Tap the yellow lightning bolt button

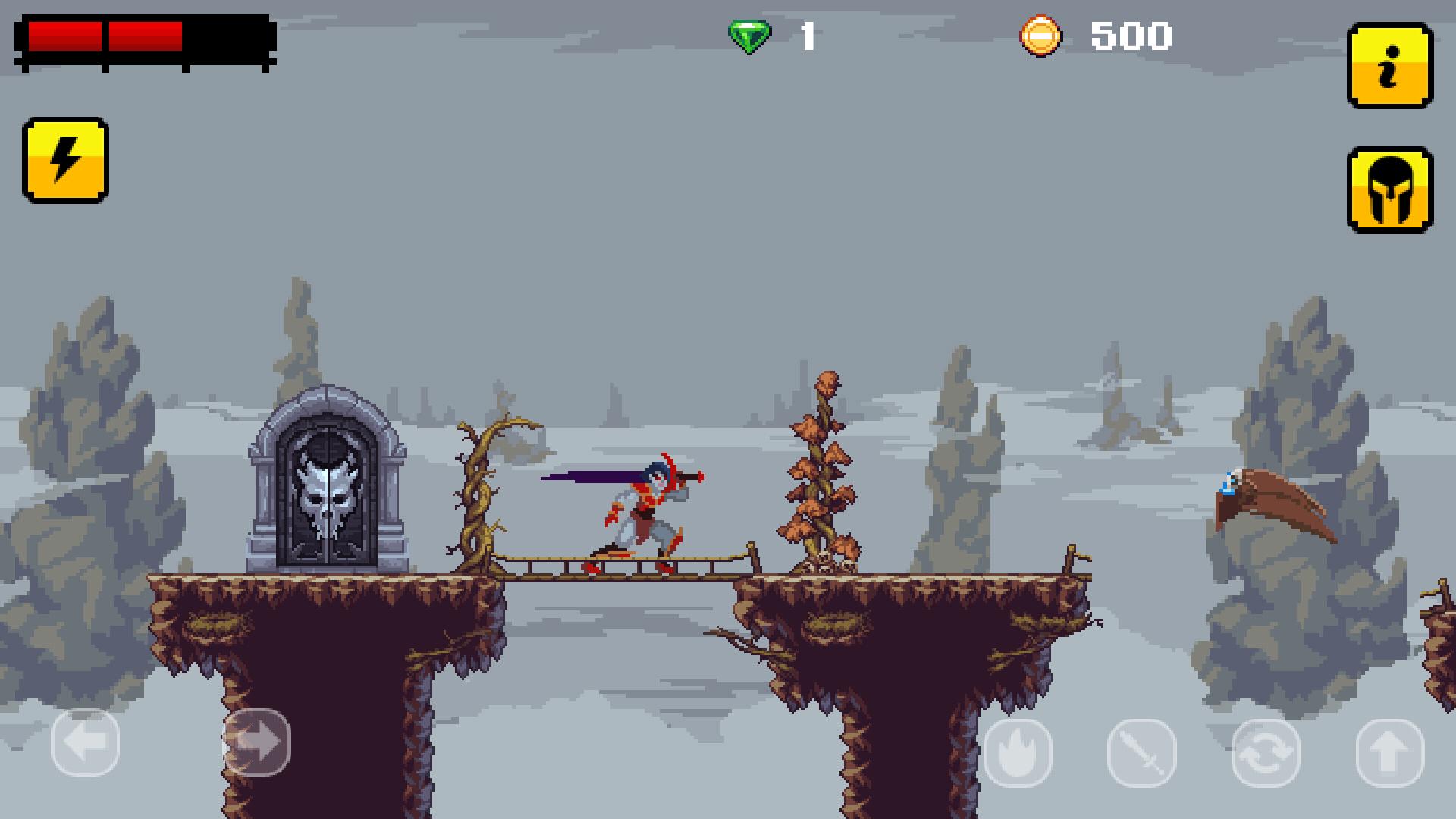[65, 160]
